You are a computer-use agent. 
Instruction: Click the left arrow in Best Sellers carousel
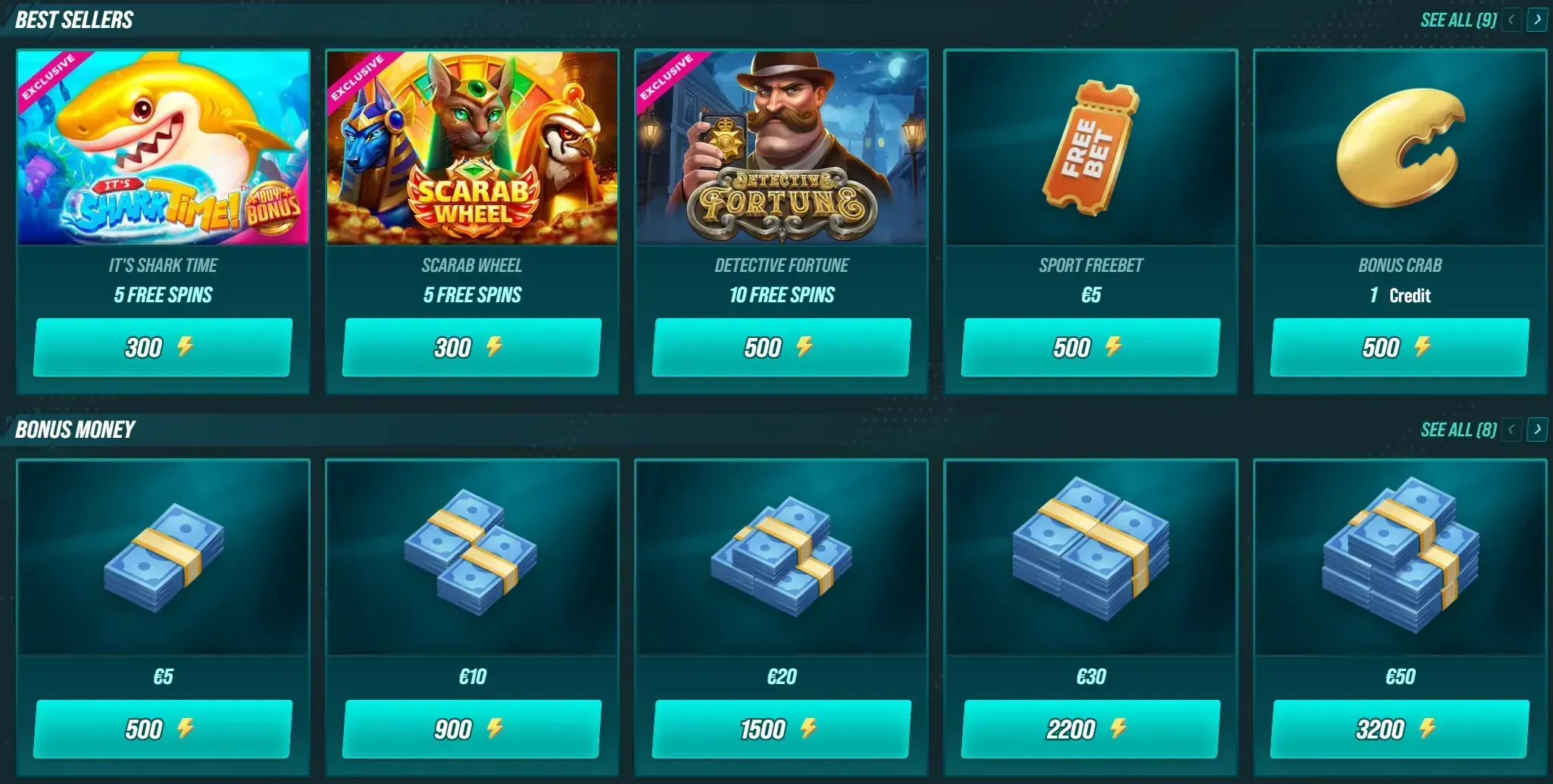point(1511,20)
